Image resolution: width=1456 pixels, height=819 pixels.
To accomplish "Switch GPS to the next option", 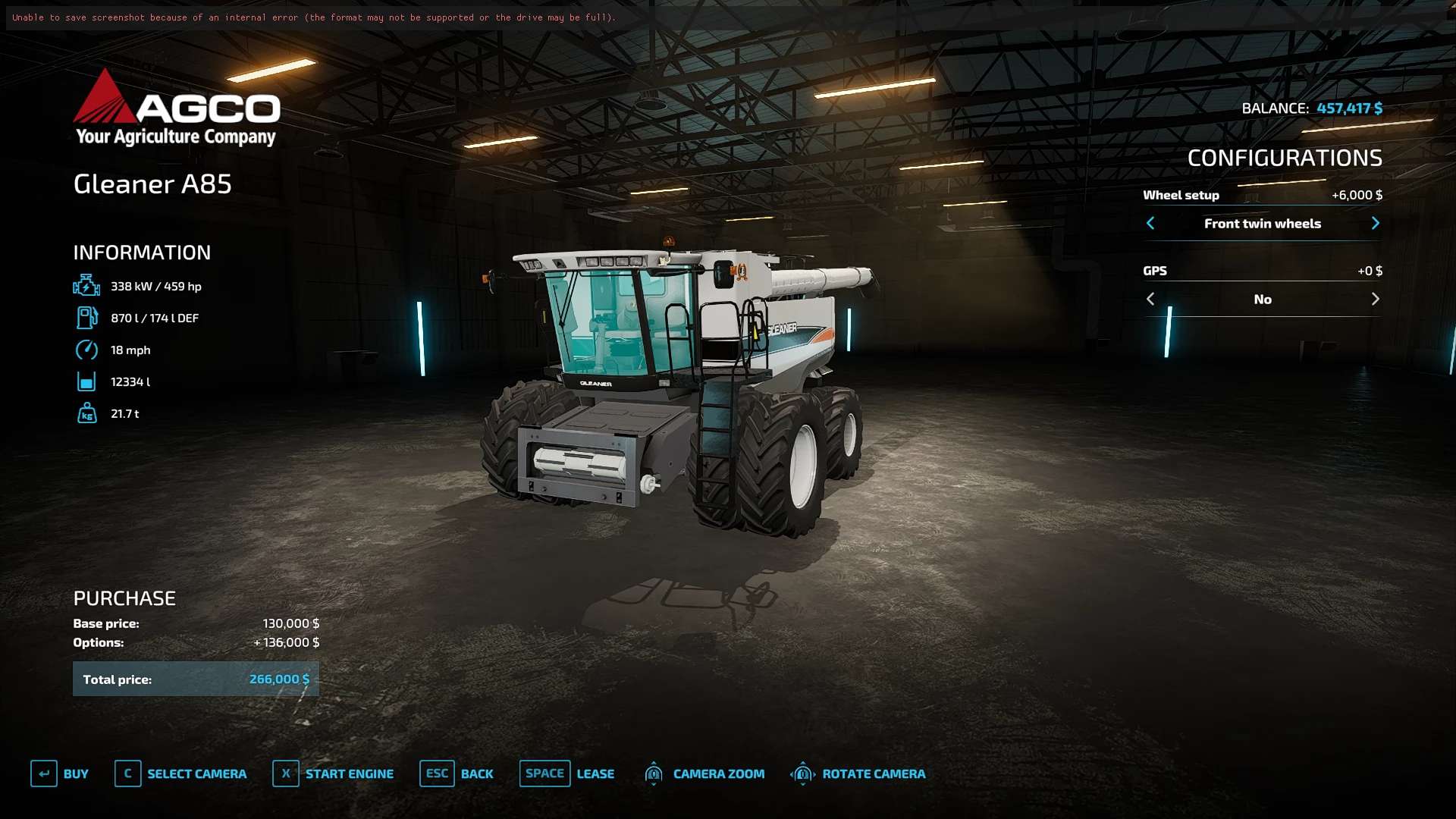I will point(1375,299).
